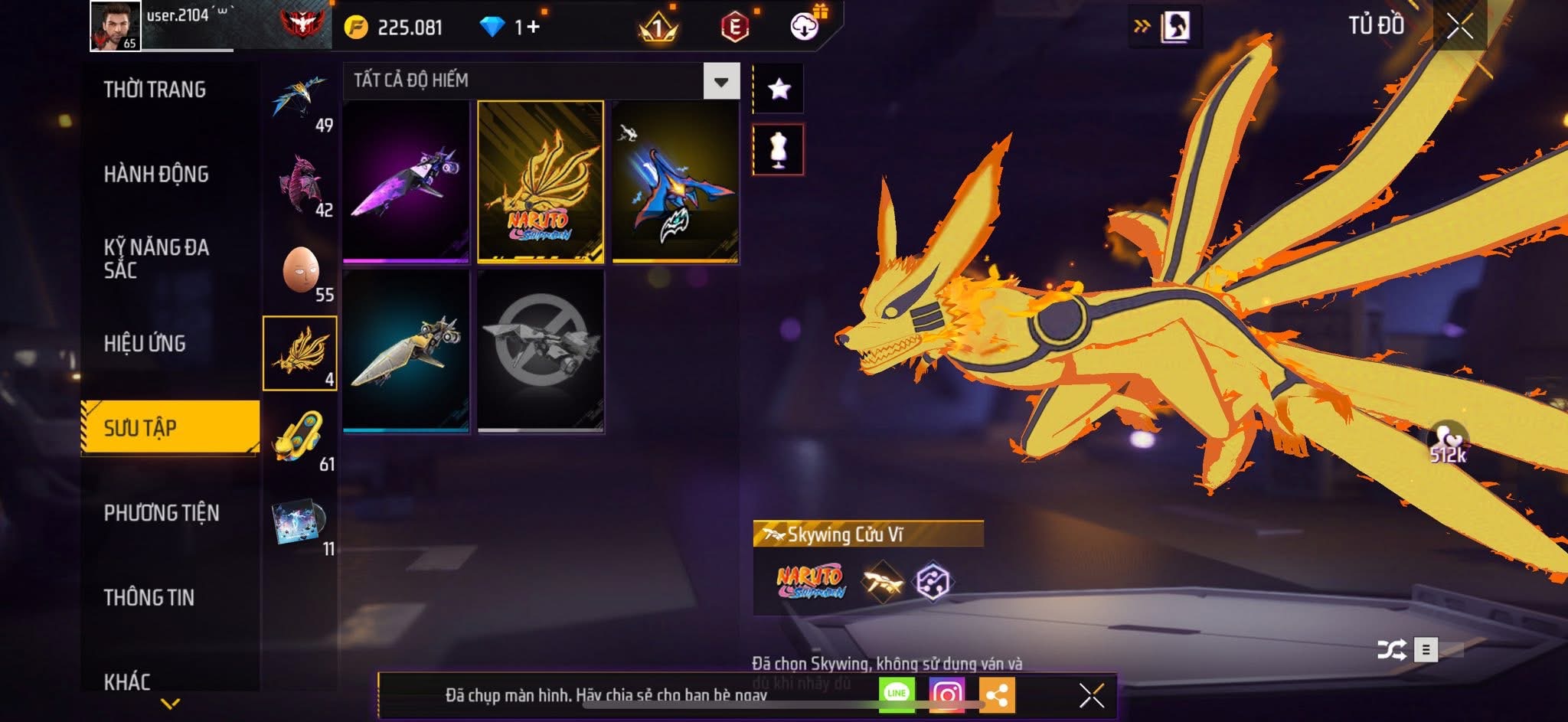
Task: Click the star favorites filter button
Action: pyautogui.click(x=779, y=90)
